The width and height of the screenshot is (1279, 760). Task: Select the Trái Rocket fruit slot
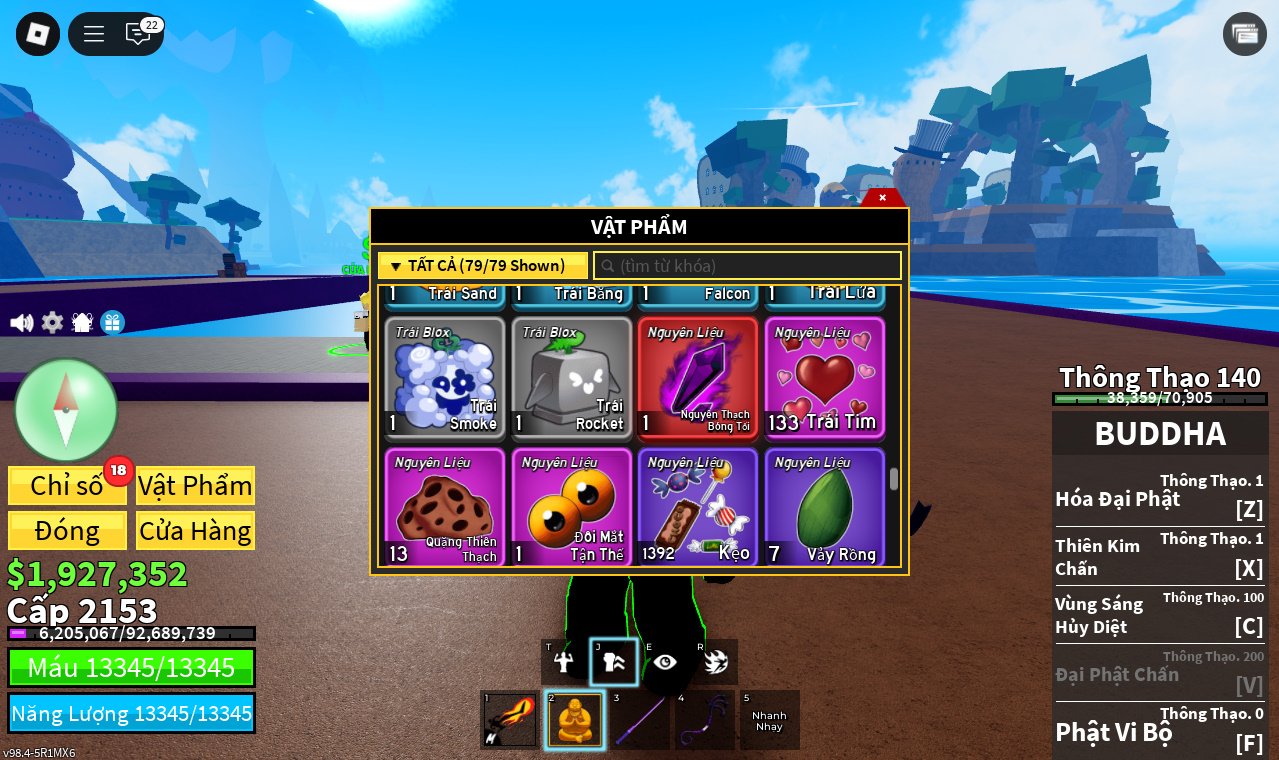(x=572, y=378)
